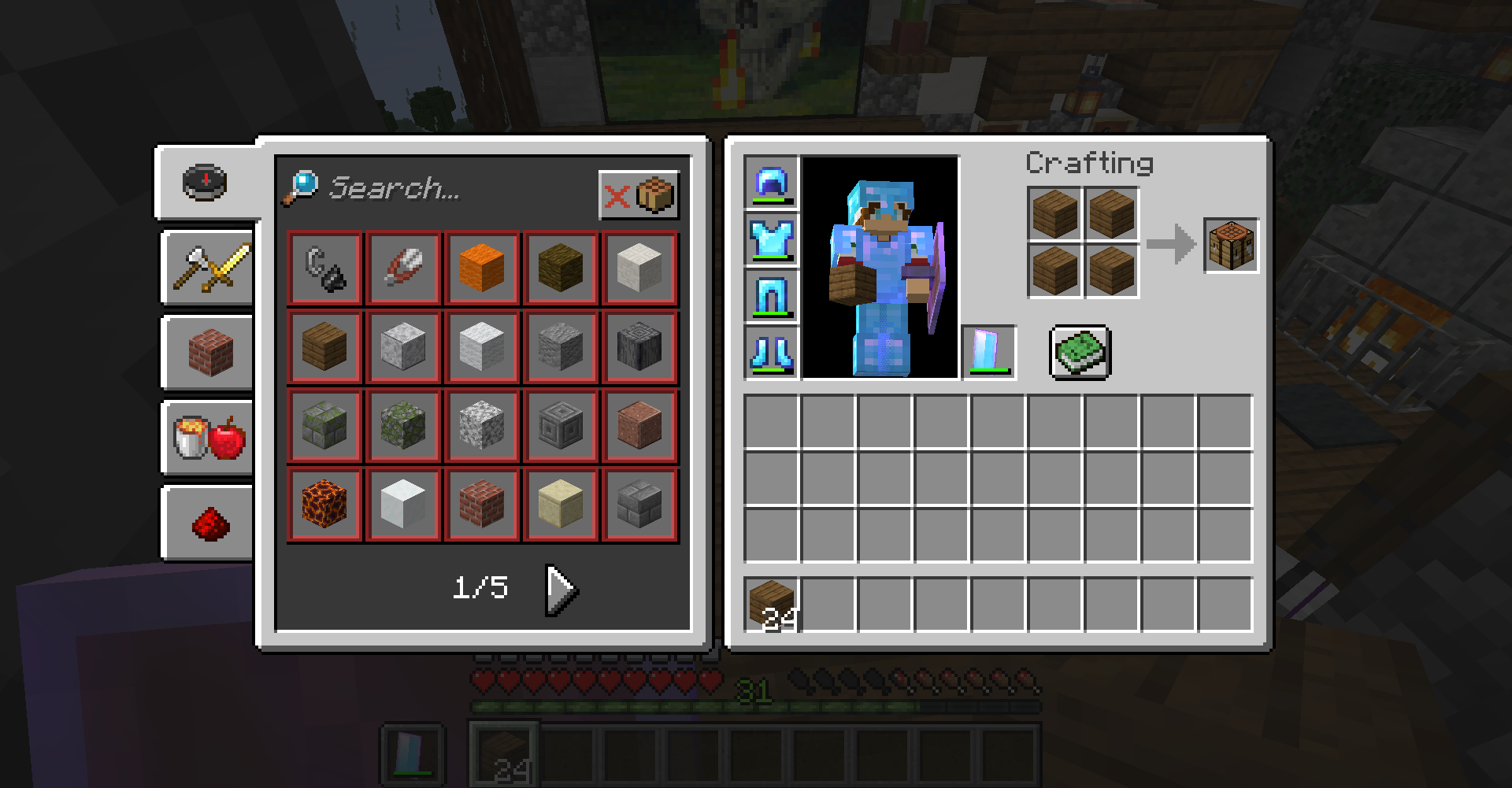Close the green recipe book panel

click(1080, 352)
